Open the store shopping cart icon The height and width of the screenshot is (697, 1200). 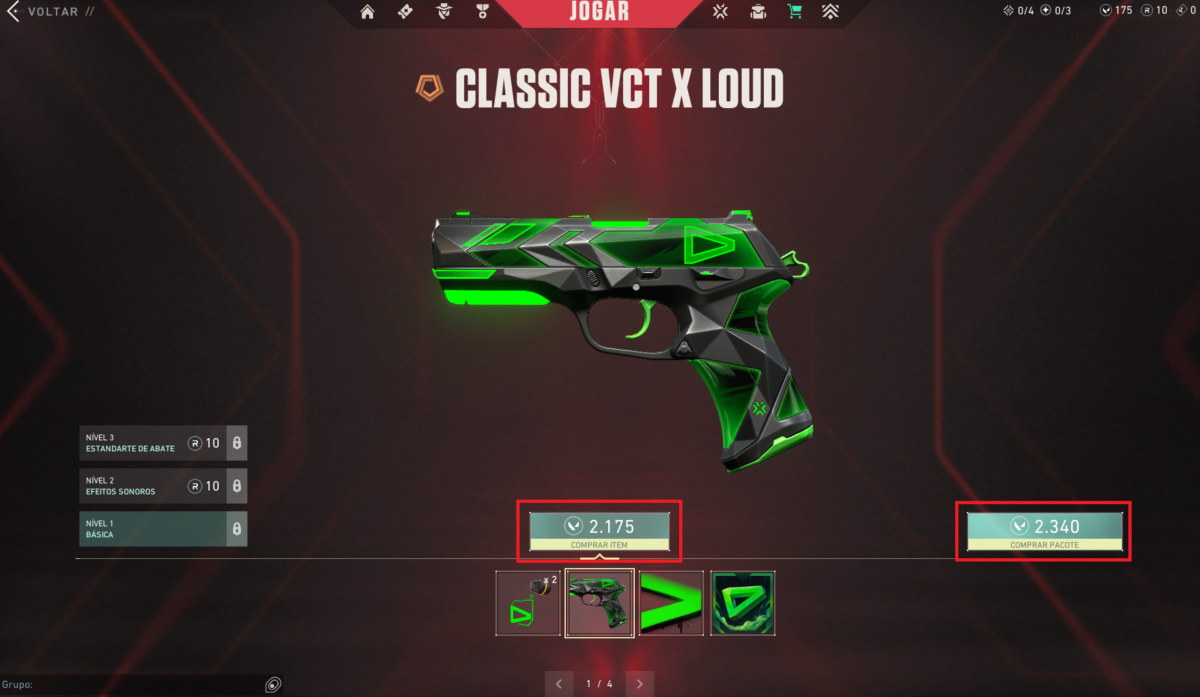click(x=795, y=12)
